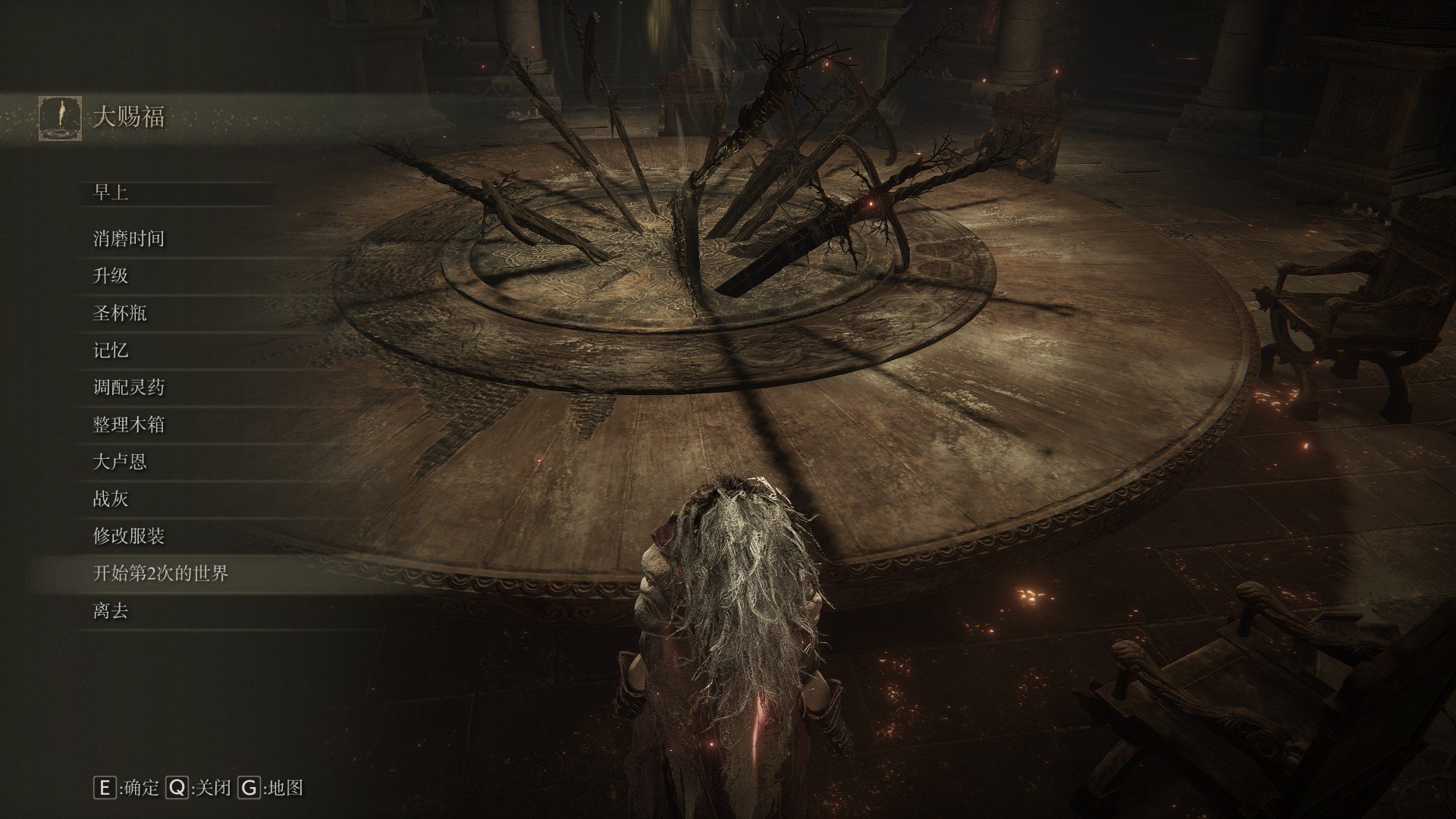Choose 开始第2次的世界 to begin Journey 2
The image size is (1456, 819).
(x=160, y=573)
